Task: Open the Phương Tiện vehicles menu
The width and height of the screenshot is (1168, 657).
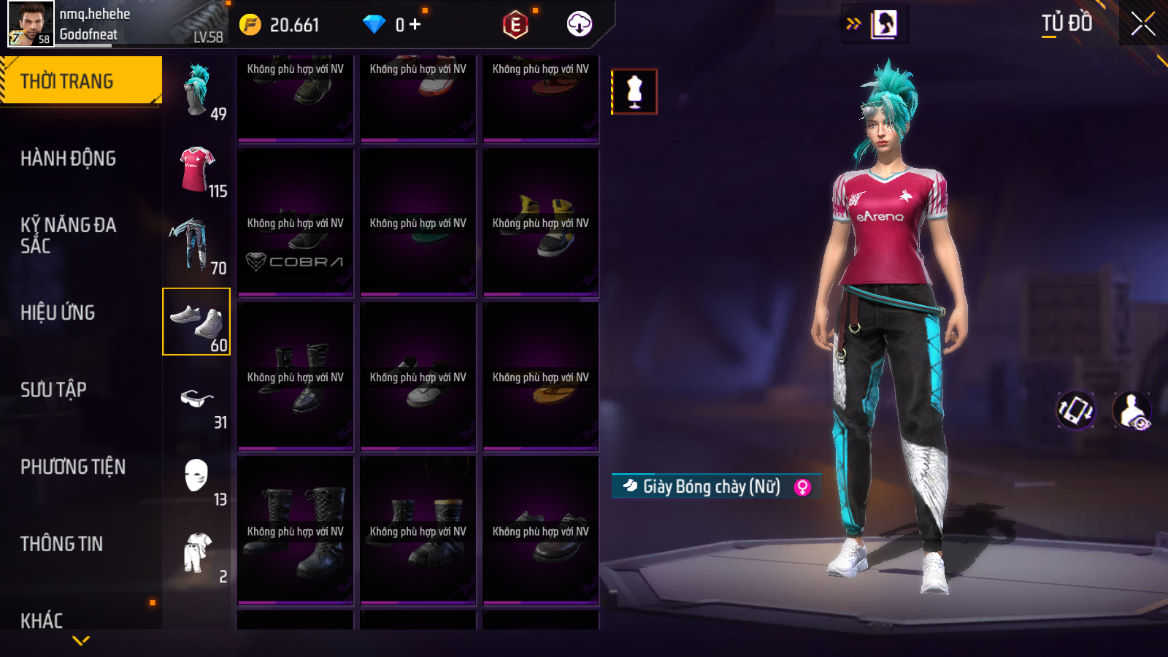Action: (73, 466)
